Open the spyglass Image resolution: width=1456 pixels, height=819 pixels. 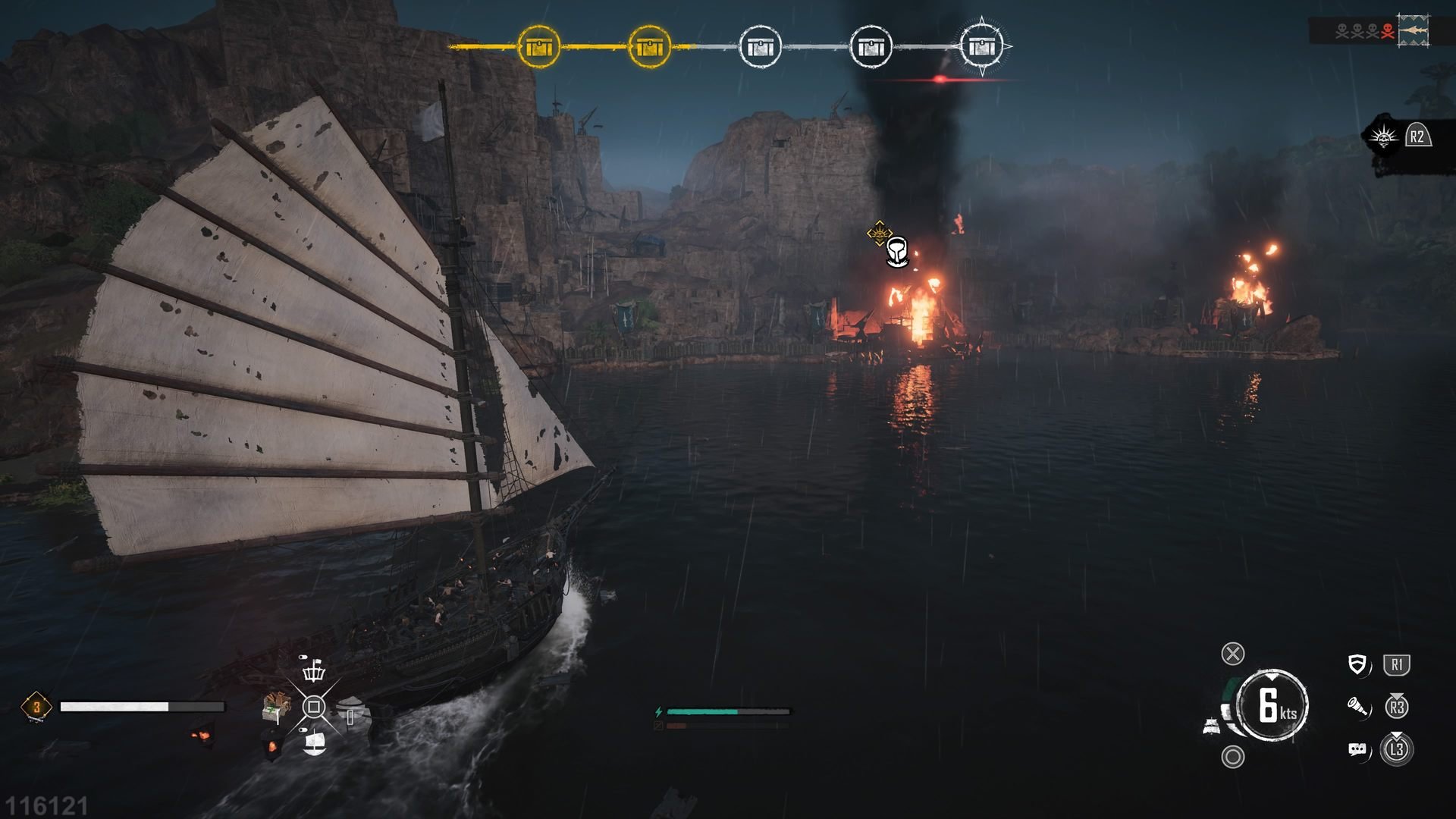click(x=1357, y=708)
